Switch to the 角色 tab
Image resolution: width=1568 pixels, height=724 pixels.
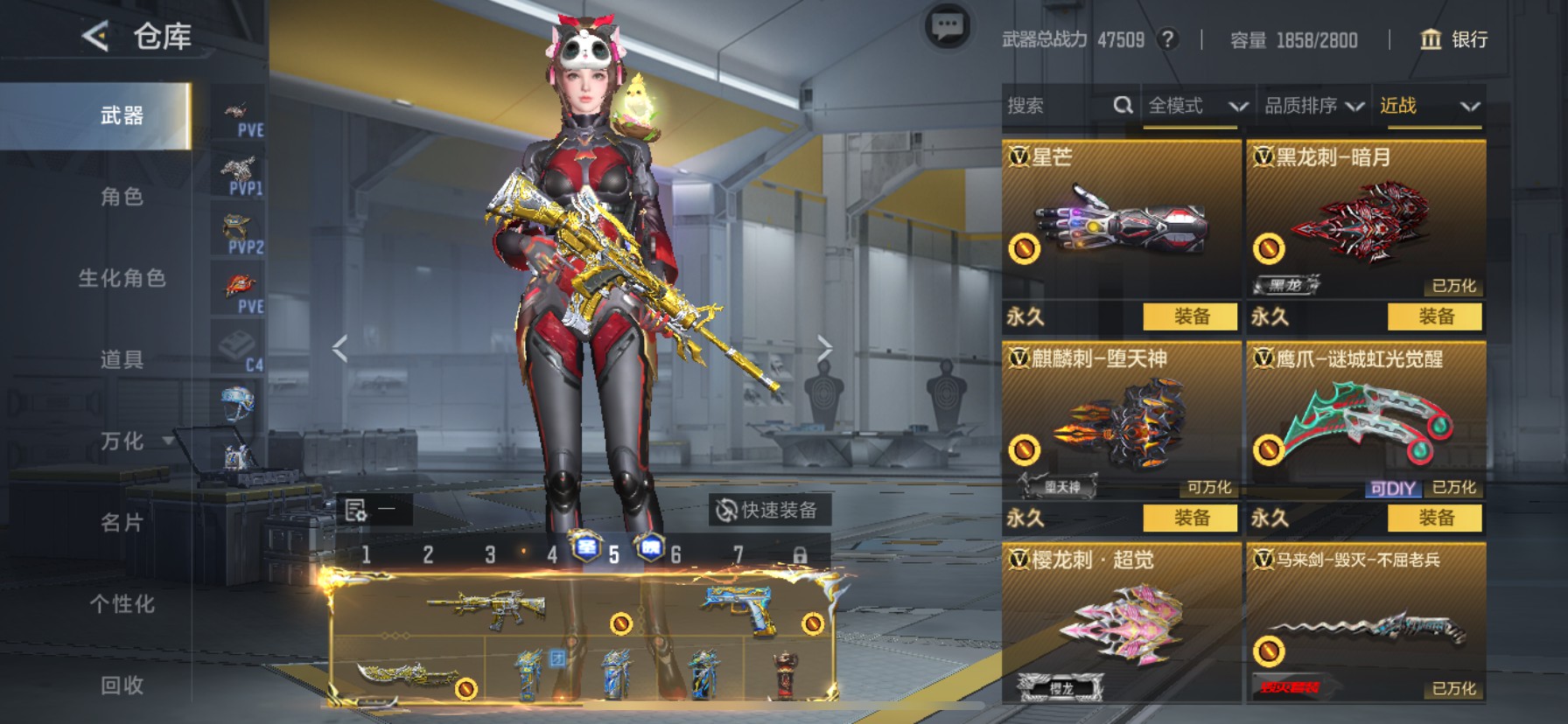click(122, 197)
